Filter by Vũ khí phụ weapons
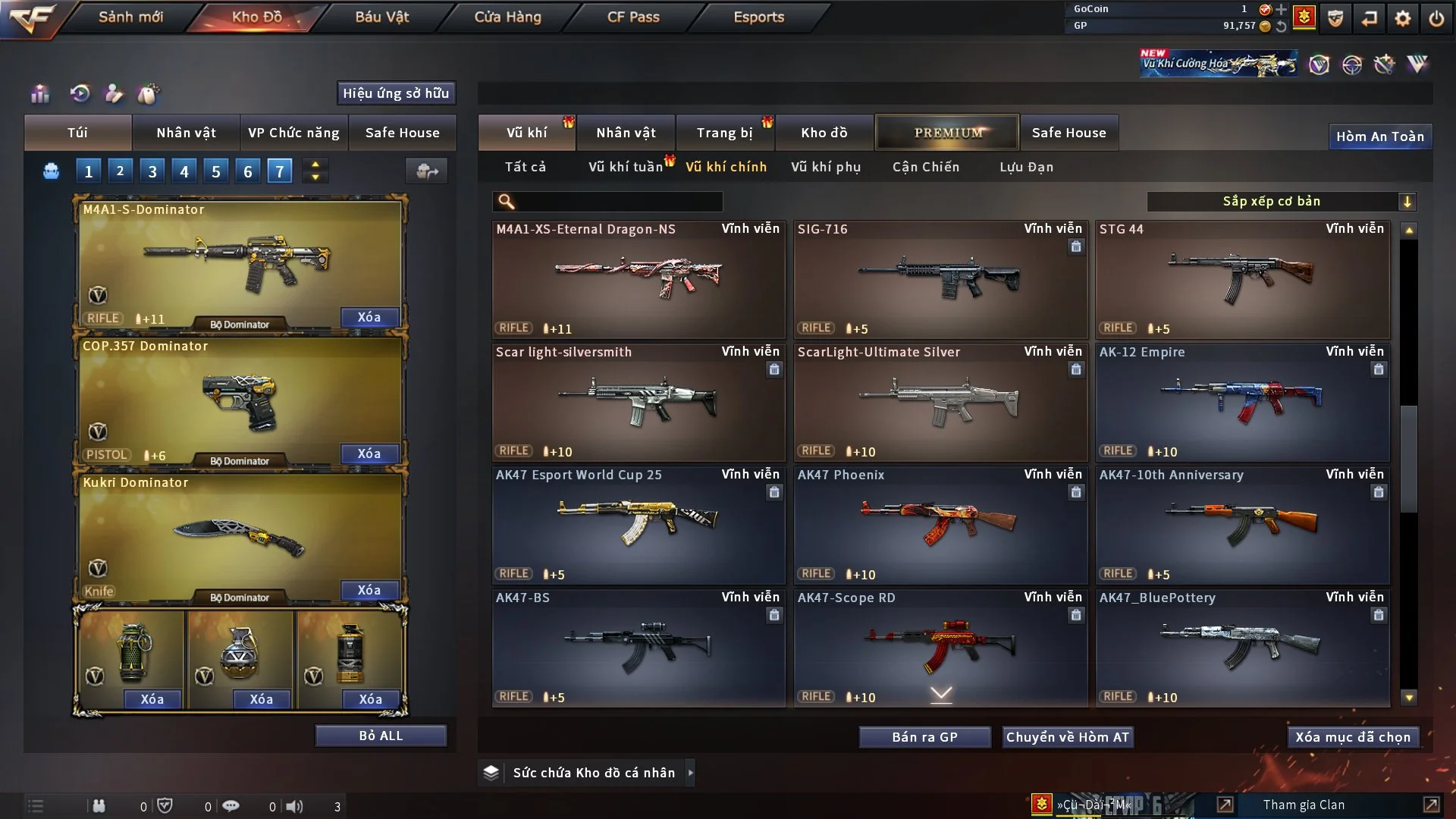1456x819 pixels. tap(825, 167)
